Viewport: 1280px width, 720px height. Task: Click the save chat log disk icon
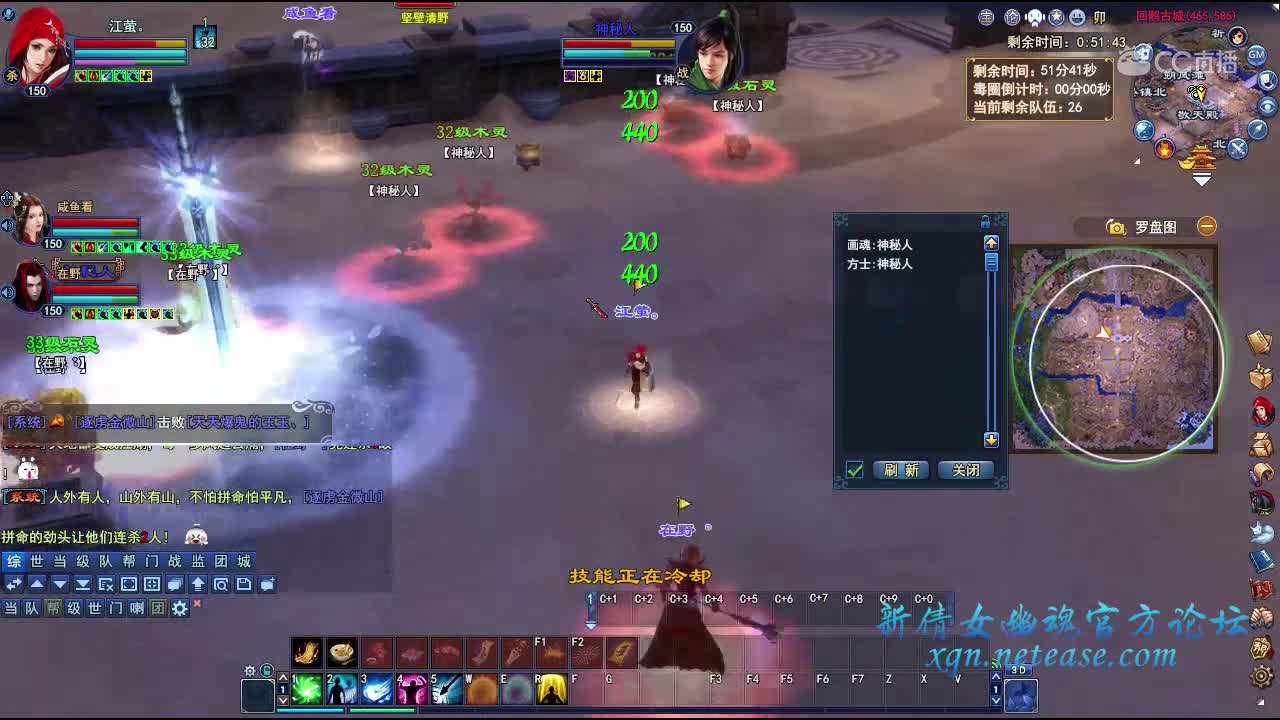tap(246, 585)
